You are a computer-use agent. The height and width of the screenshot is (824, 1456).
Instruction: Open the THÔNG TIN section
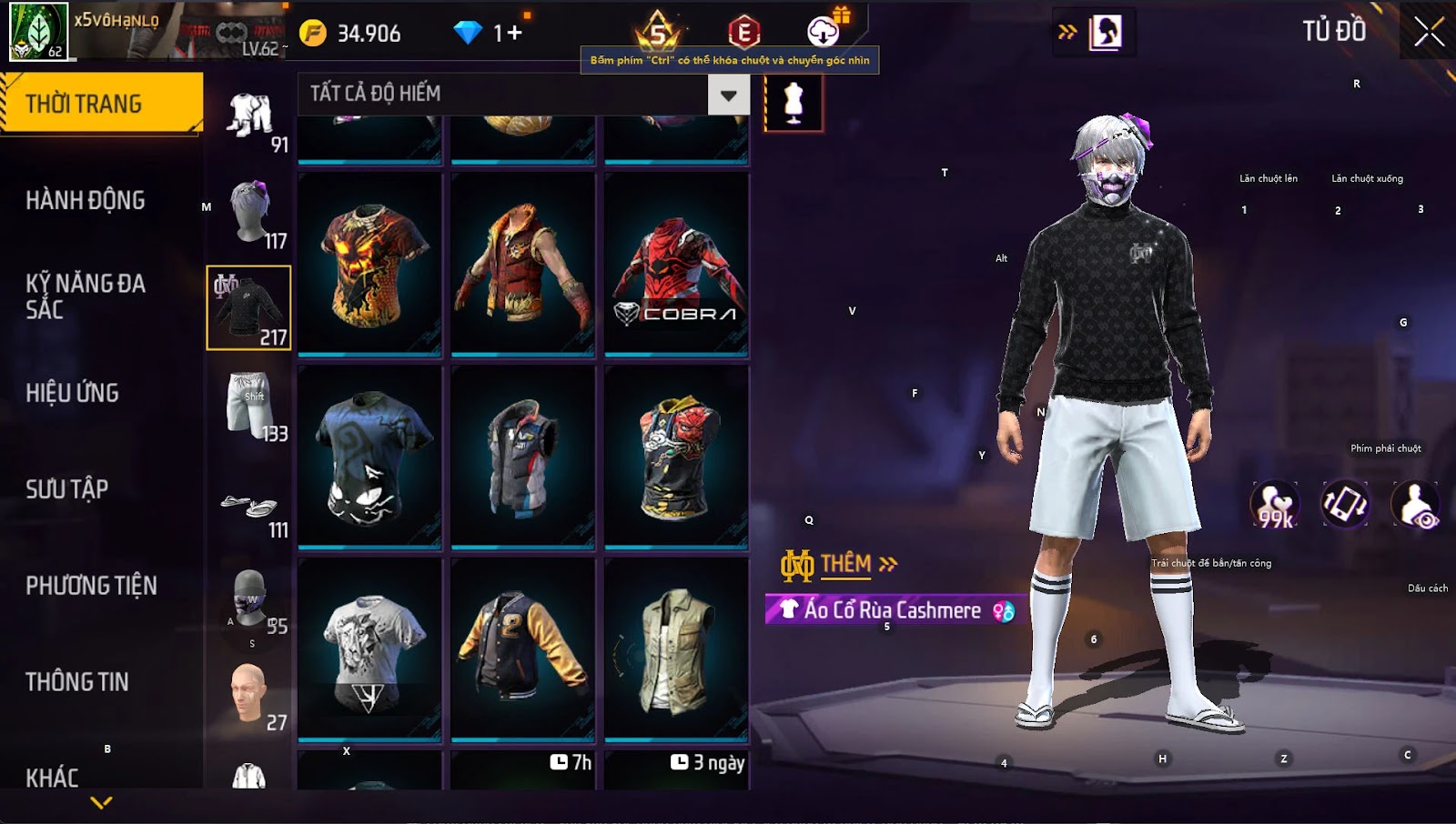point(77,682)
